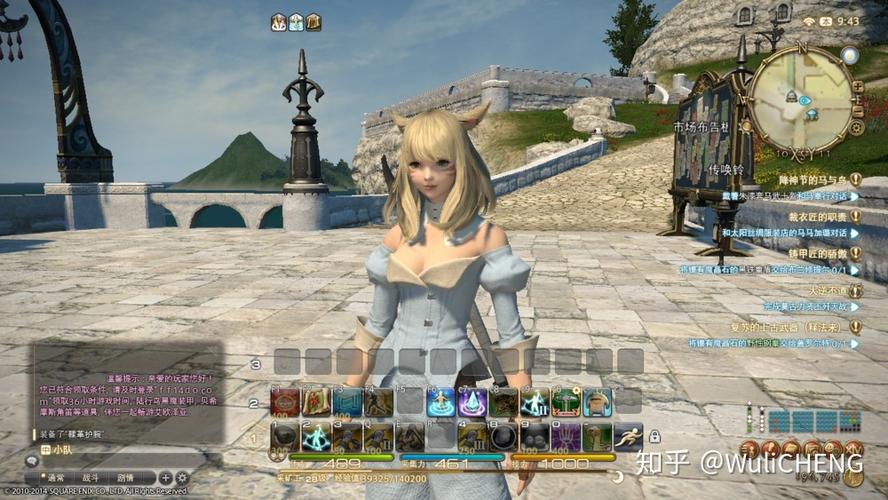Add a new chat tab with plus button

[x=166, y=478]
